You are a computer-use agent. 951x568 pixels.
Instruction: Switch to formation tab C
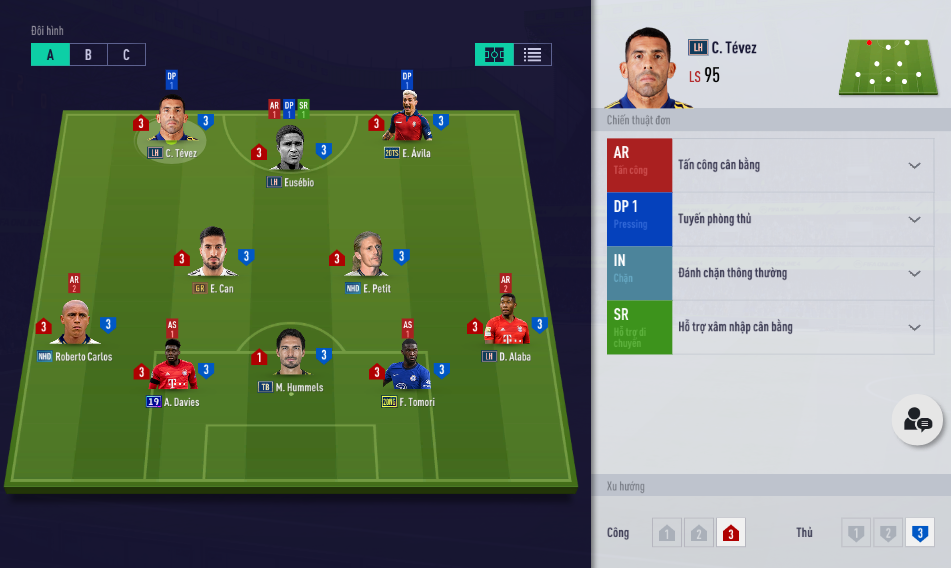tap(126, 55)
